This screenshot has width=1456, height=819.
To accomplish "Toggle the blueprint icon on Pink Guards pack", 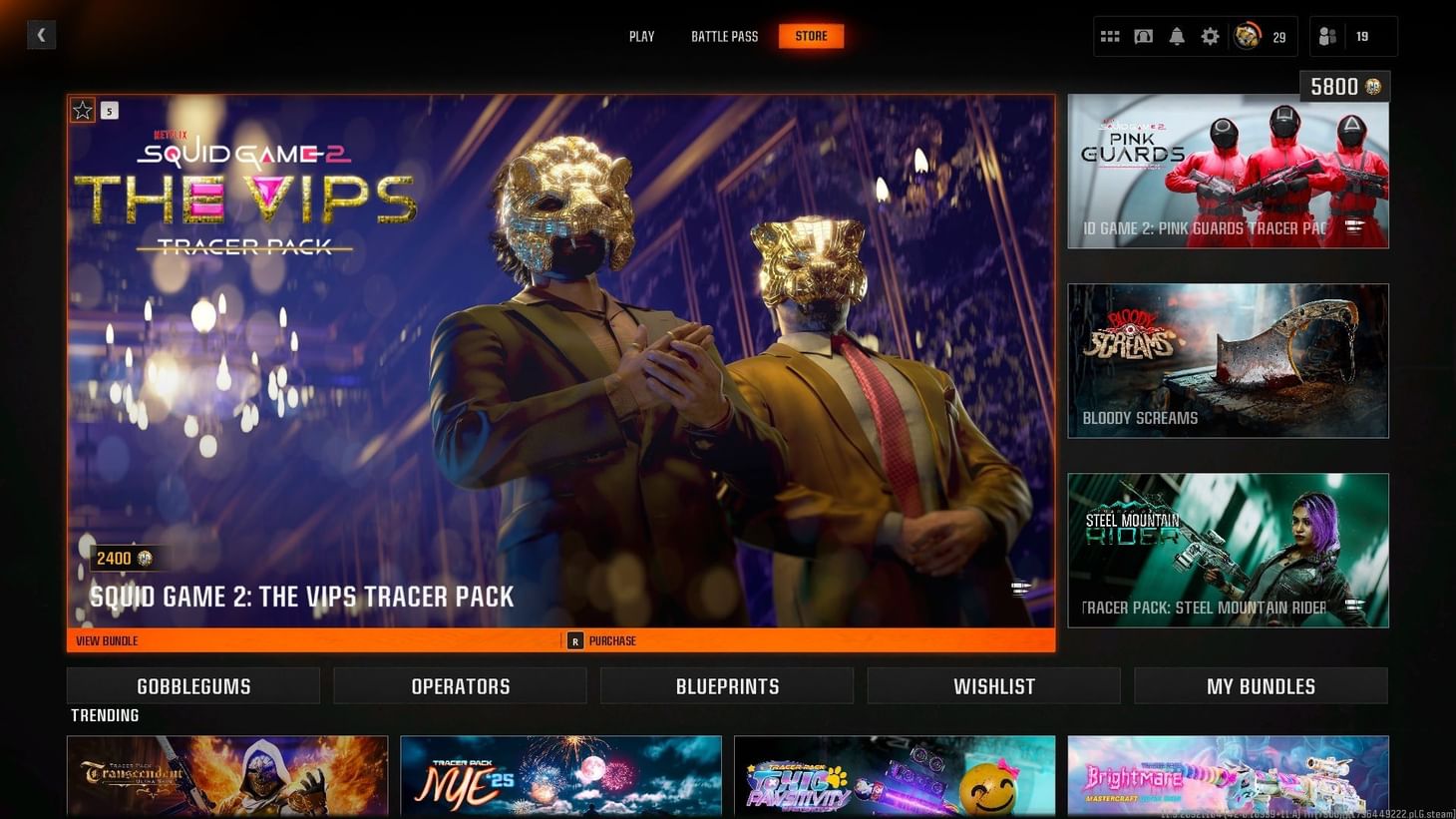I will pyautogui.click(x=1356, y=228).
